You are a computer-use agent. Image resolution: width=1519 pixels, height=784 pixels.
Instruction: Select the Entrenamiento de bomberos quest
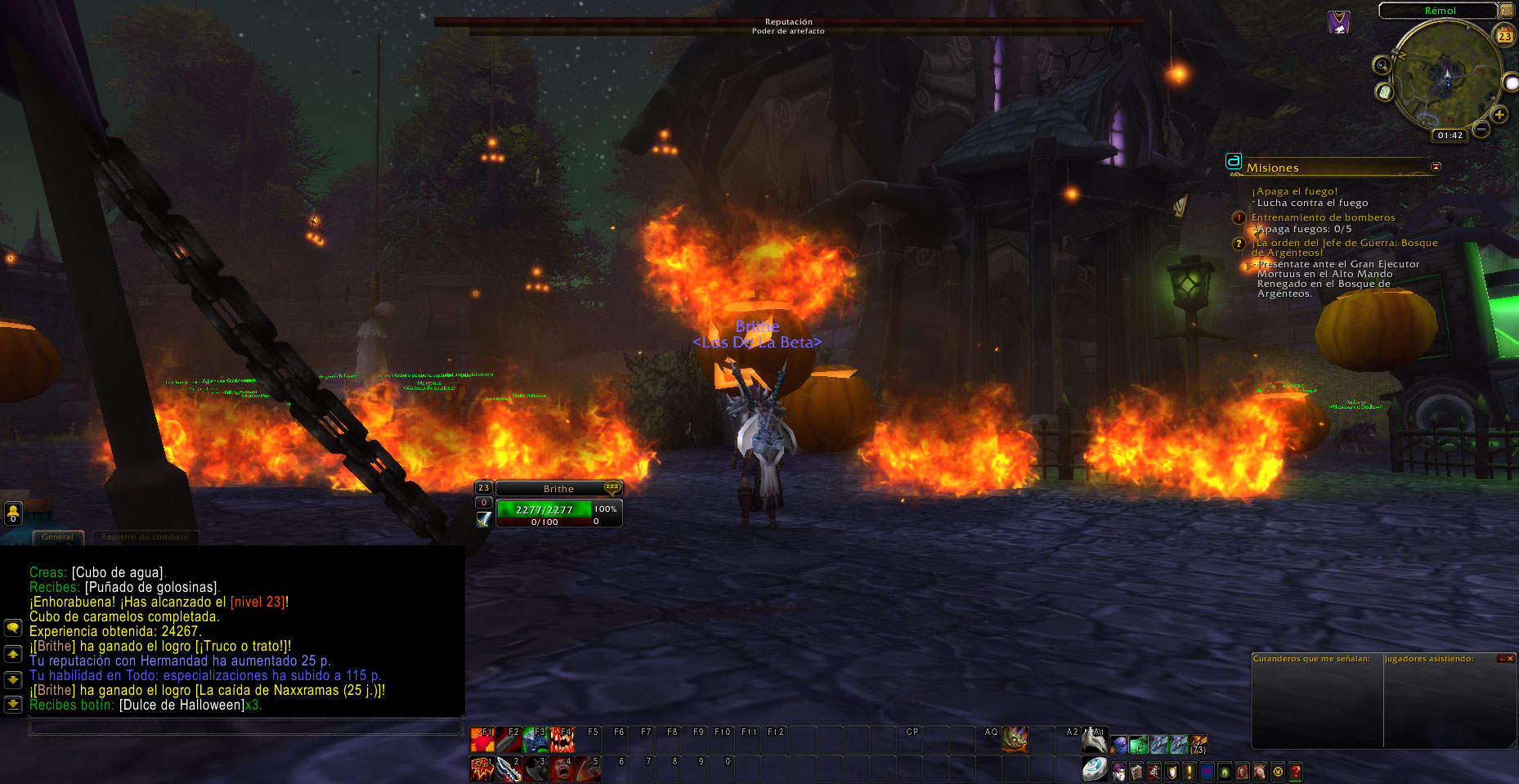pyautogui.click(x=1323, y=217)
